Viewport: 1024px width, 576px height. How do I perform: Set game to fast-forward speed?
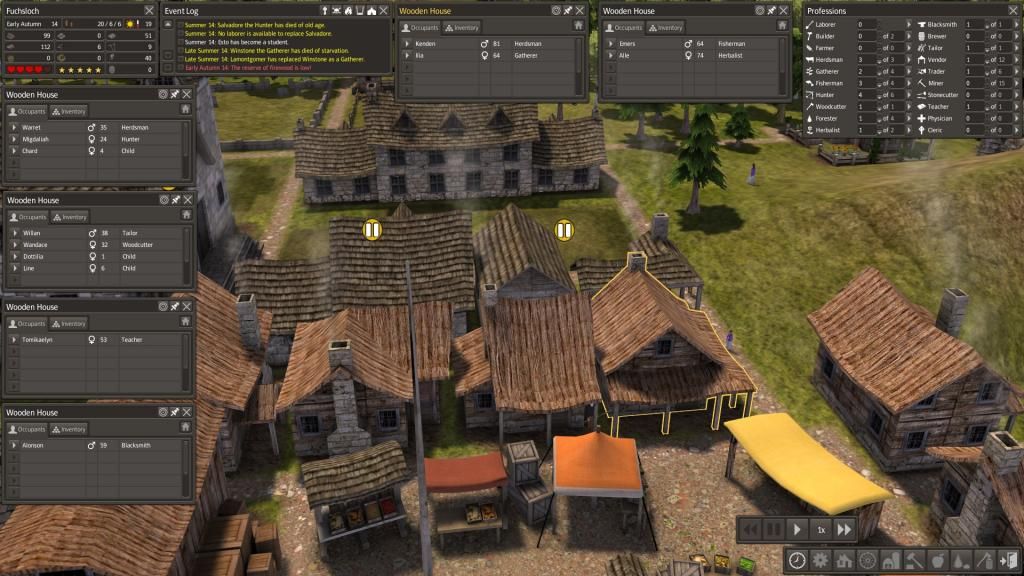pos(845,529)
